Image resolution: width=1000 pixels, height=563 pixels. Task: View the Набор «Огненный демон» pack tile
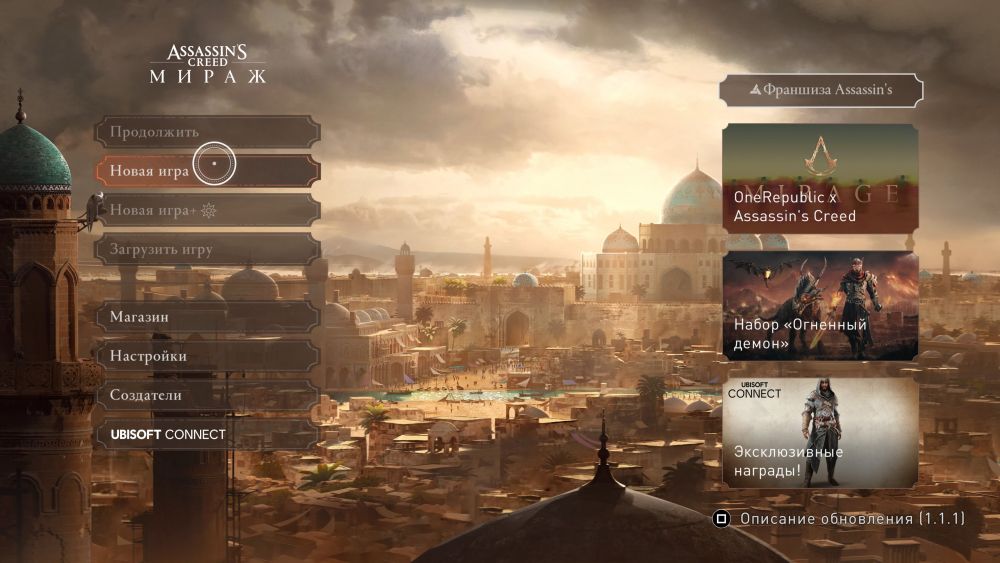[820, 305]
